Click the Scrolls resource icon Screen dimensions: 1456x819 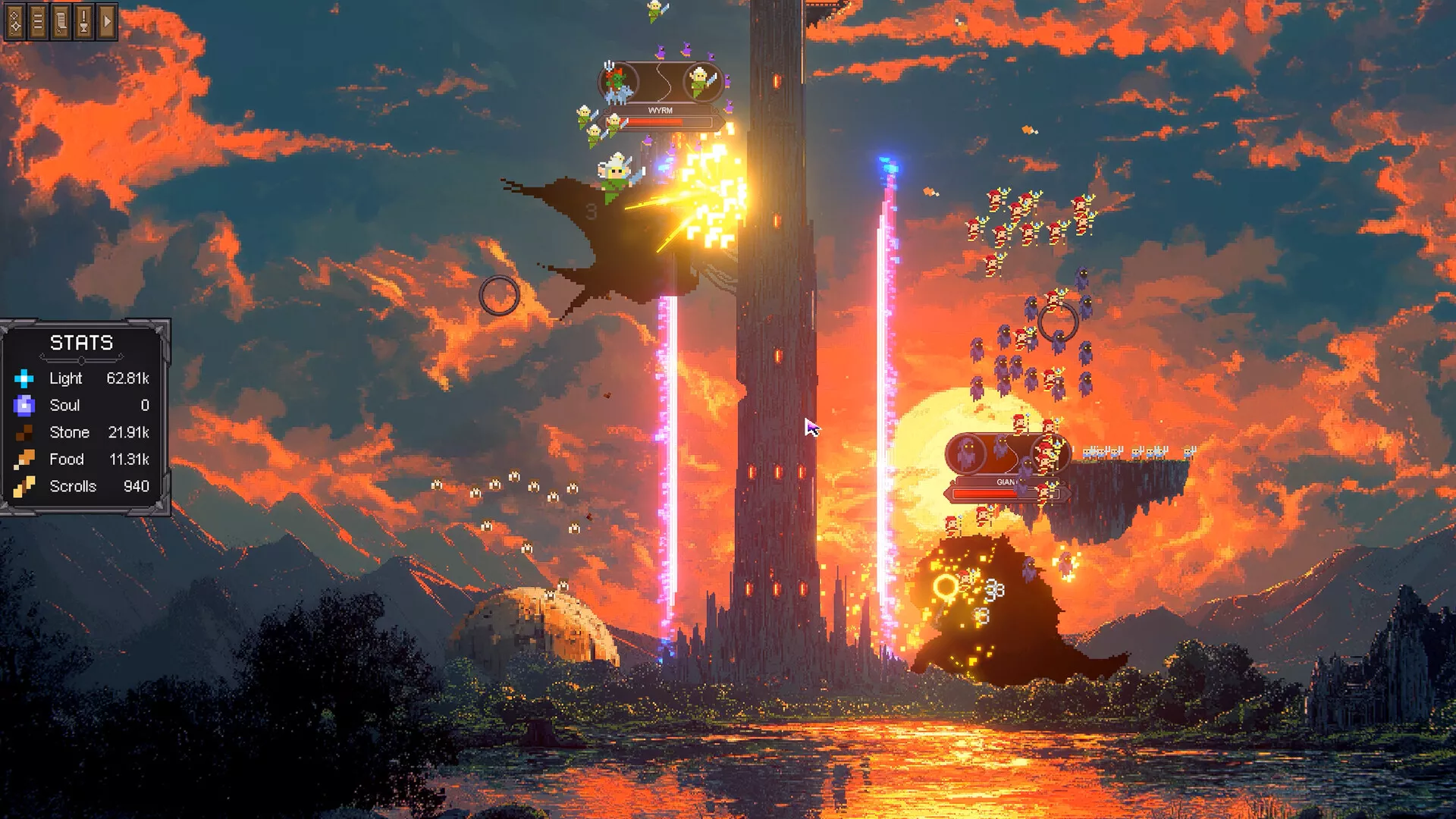pyautogui.click(x=25, y=486)
